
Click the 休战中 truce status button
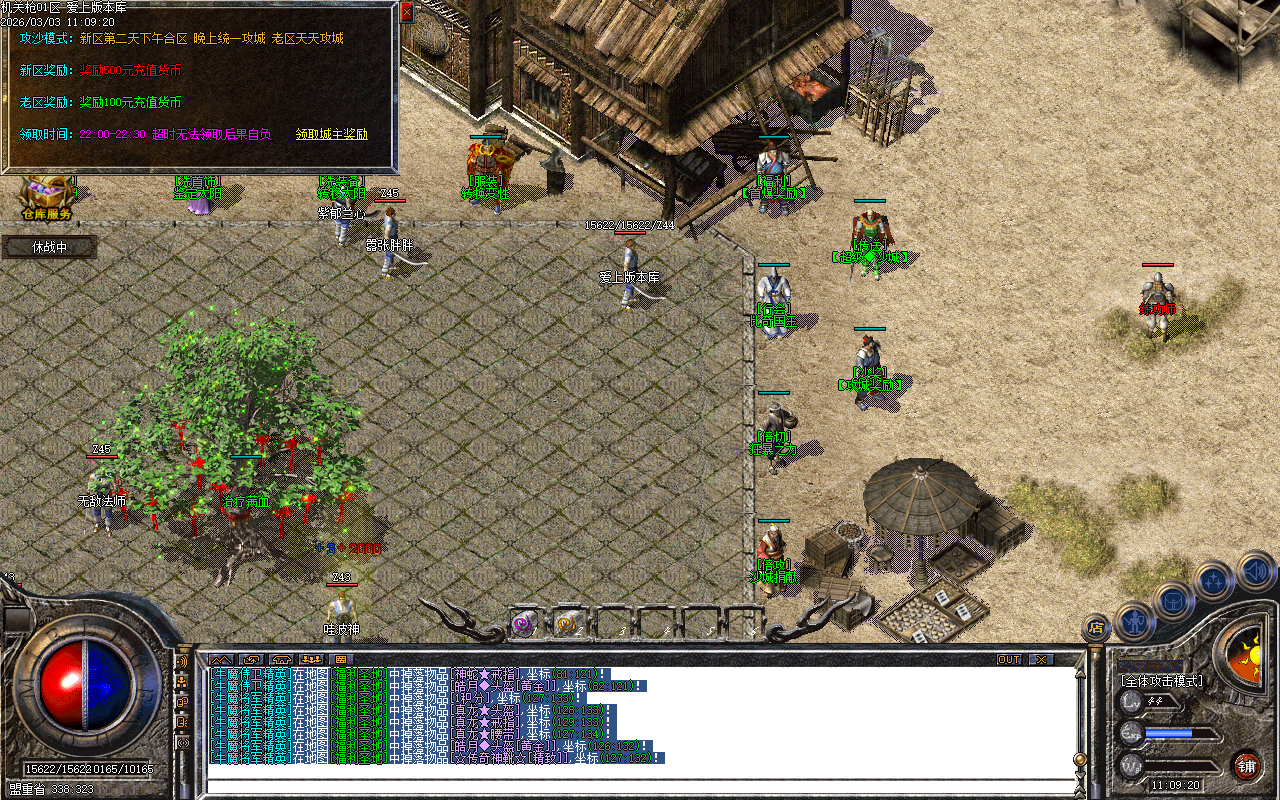(48, 246)
